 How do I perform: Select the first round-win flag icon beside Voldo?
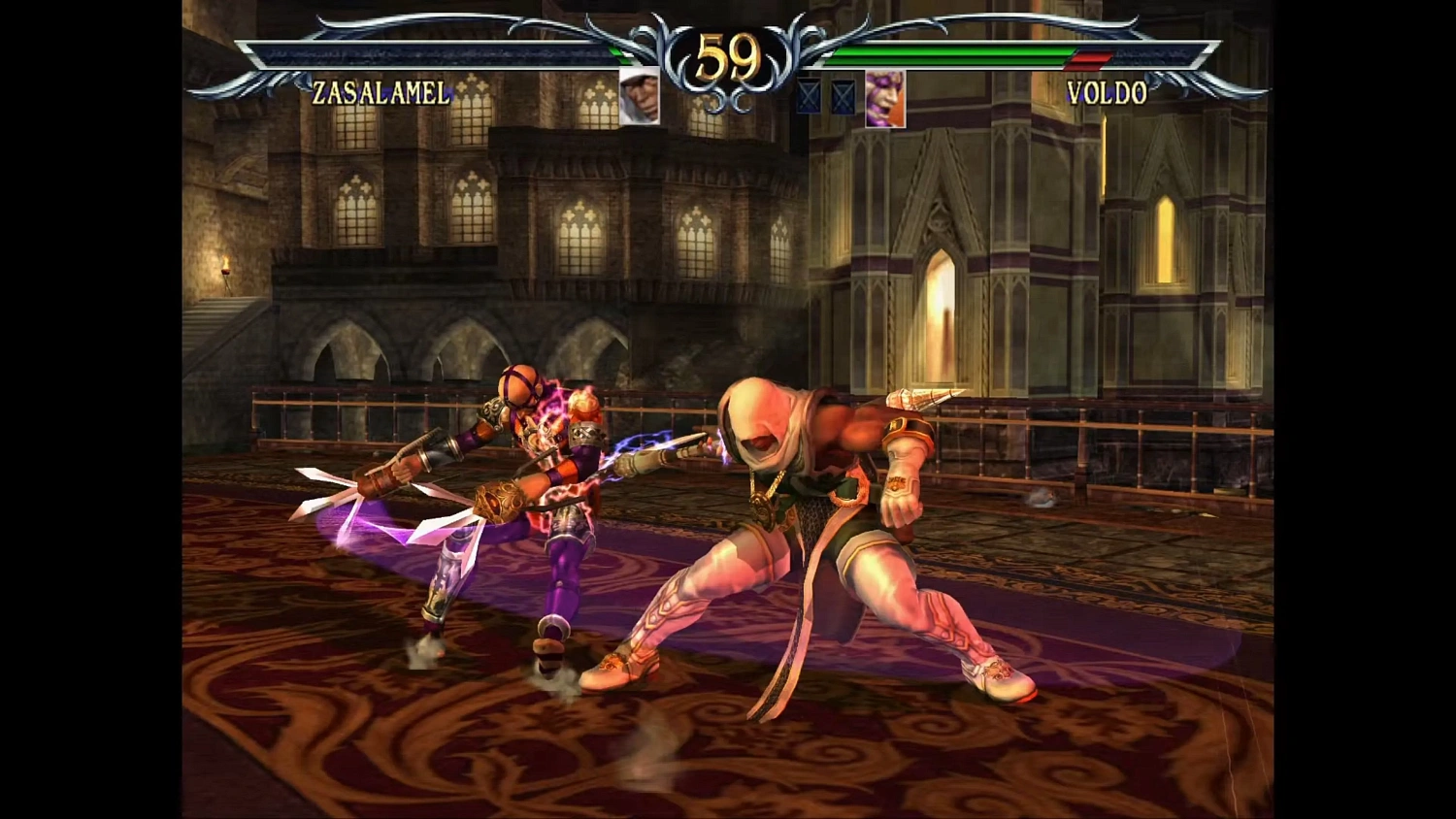pos(809,97)
